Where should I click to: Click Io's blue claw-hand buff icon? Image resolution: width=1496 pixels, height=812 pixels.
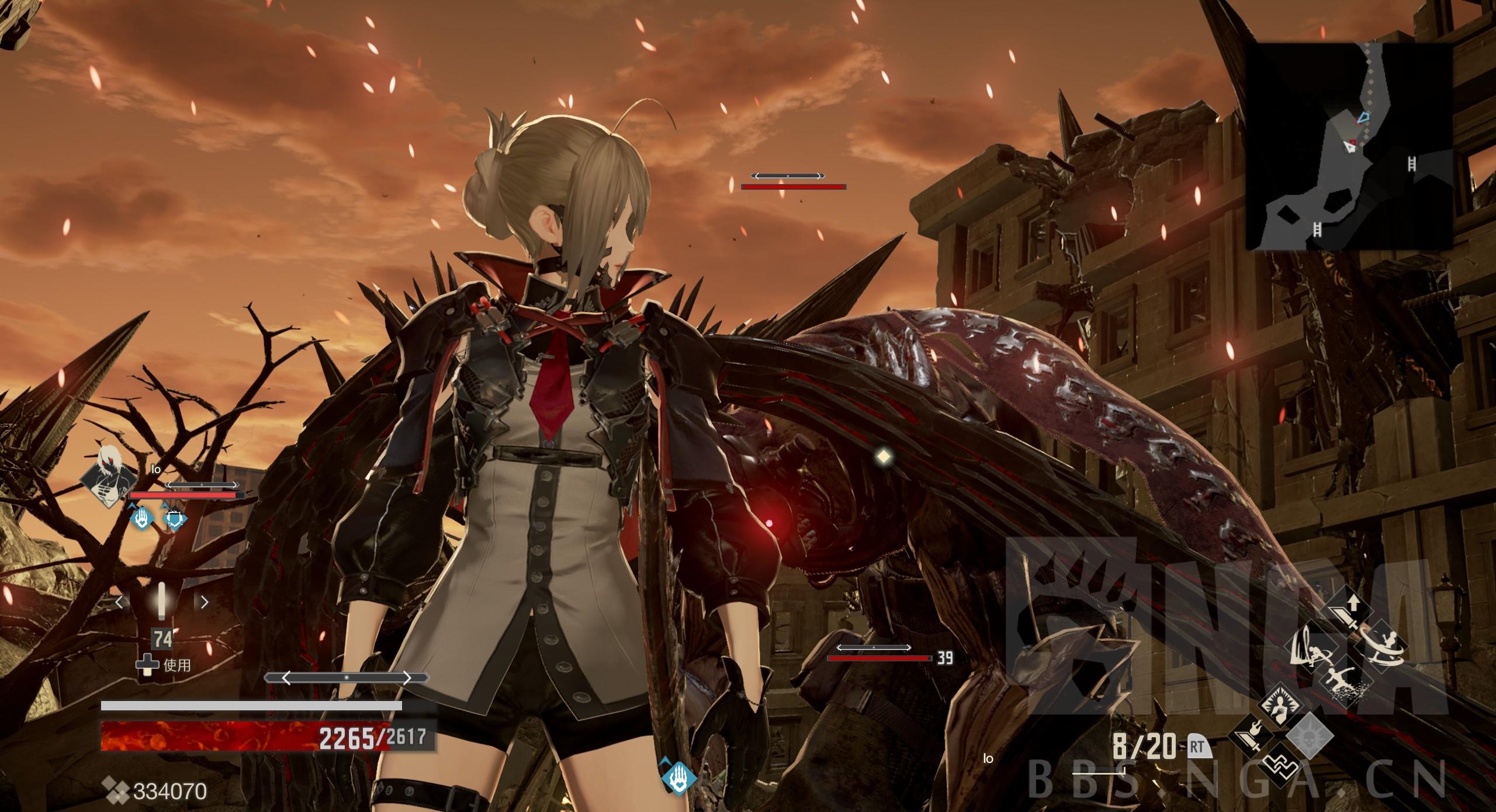tap(141, 518)
